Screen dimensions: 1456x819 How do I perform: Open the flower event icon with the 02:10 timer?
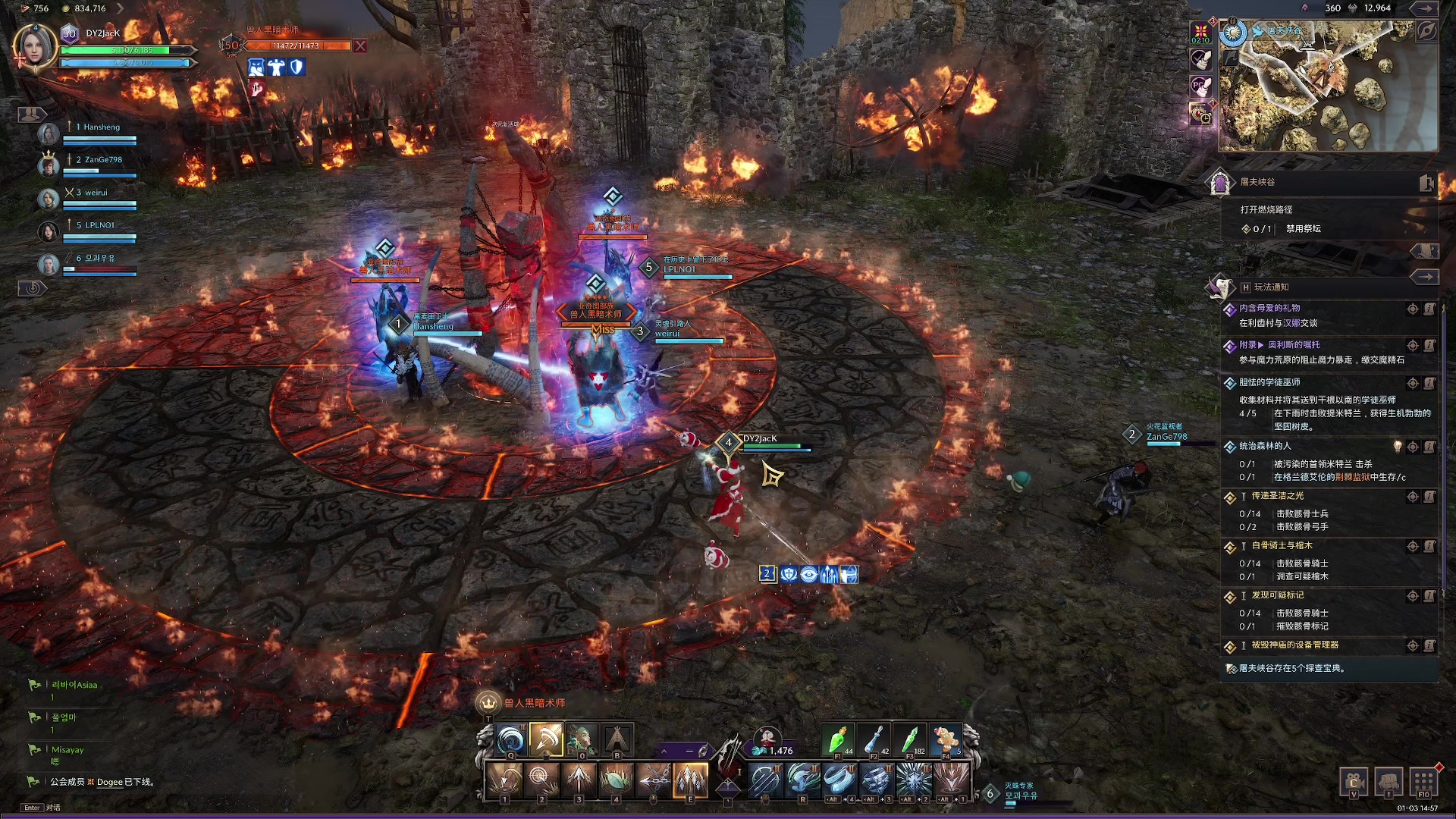(x=1200, y=32)
